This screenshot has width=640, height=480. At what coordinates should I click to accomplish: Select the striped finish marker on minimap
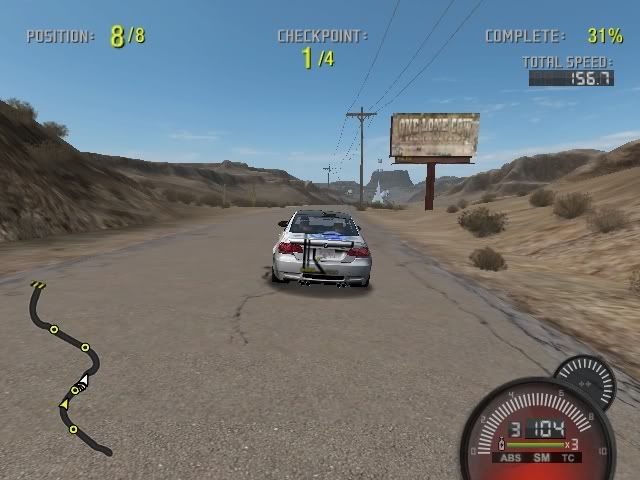coord(38,287)
